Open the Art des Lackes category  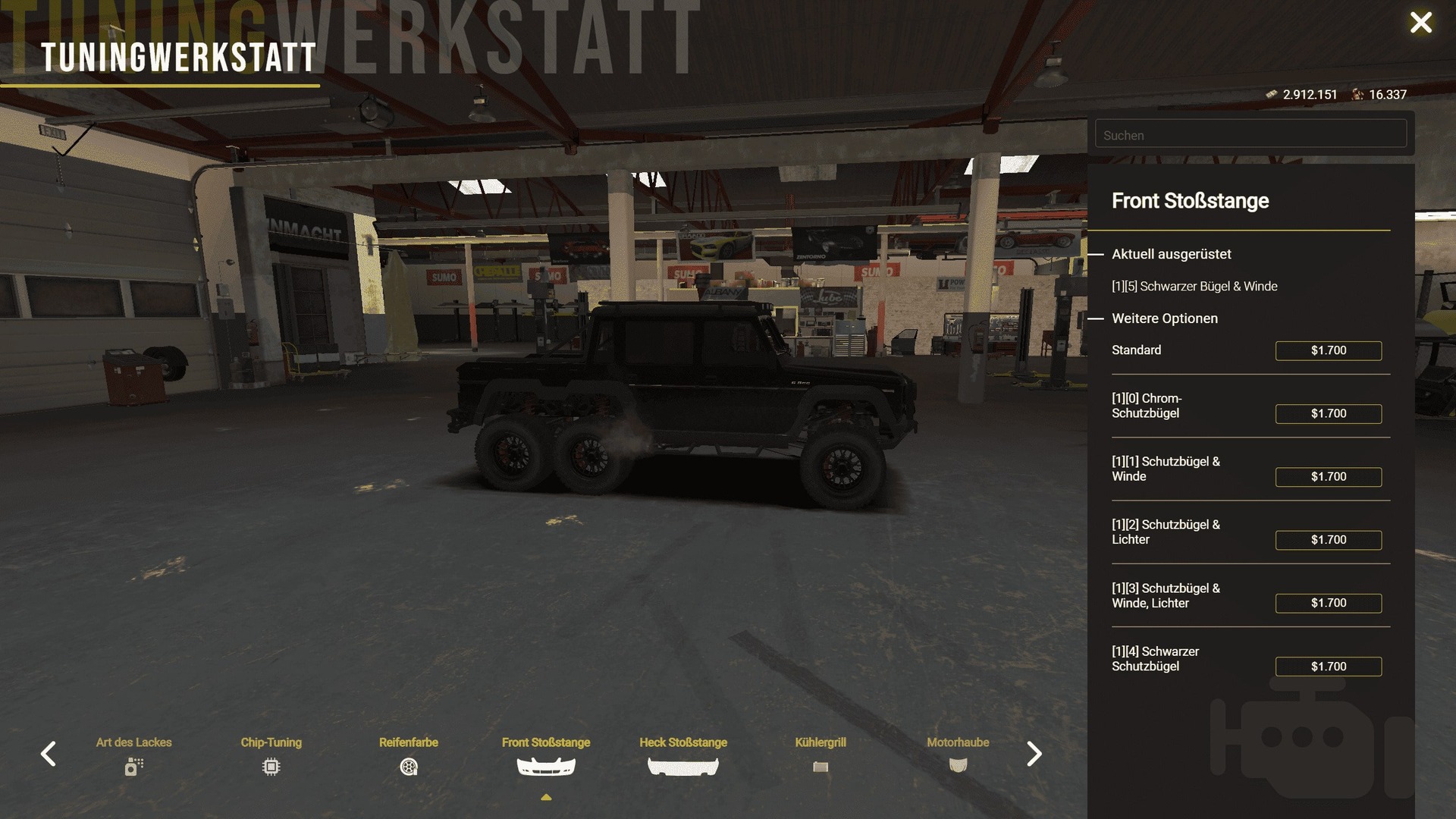[134, 755]
